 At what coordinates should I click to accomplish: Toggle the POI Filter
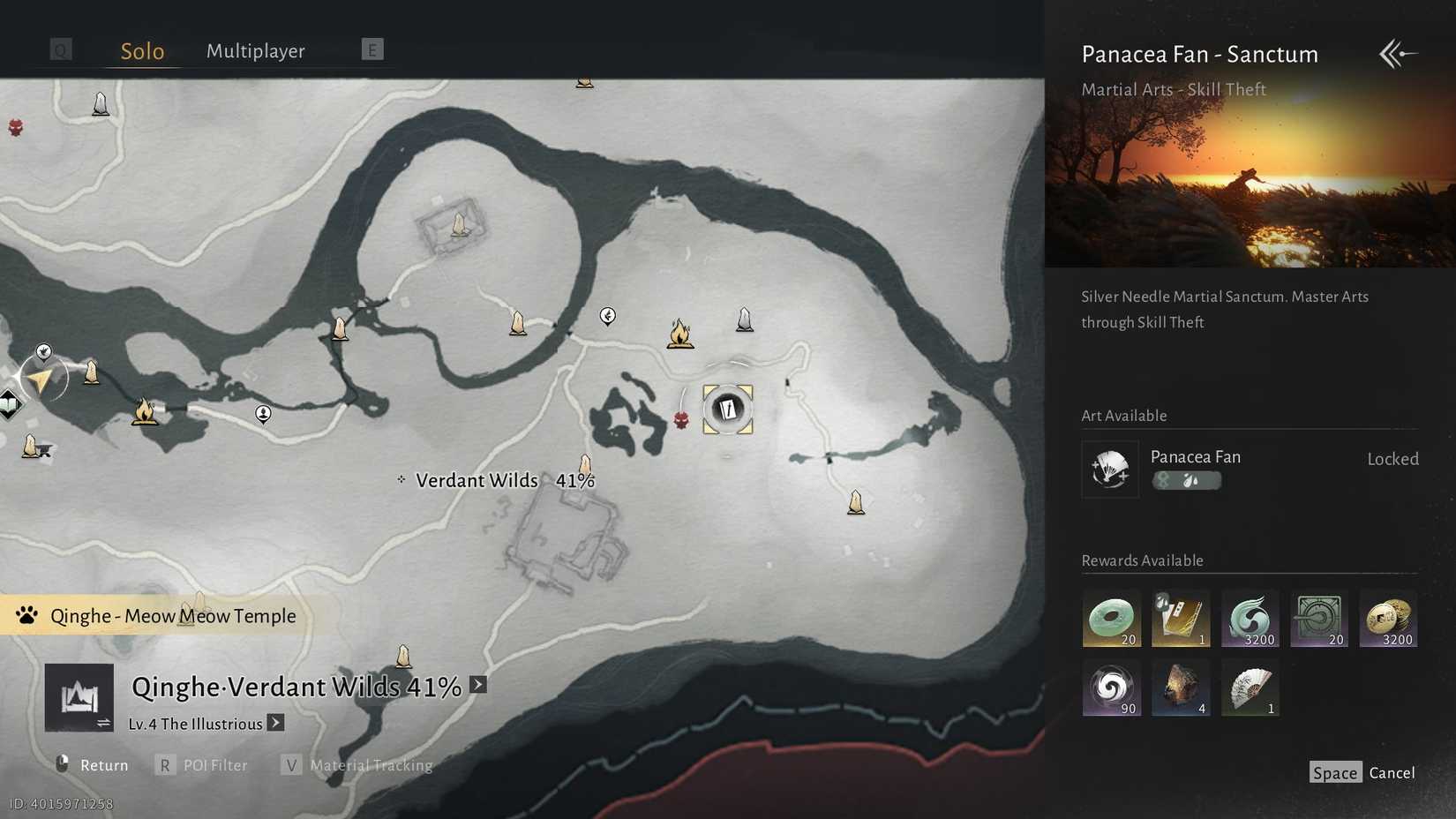point(214,765)
